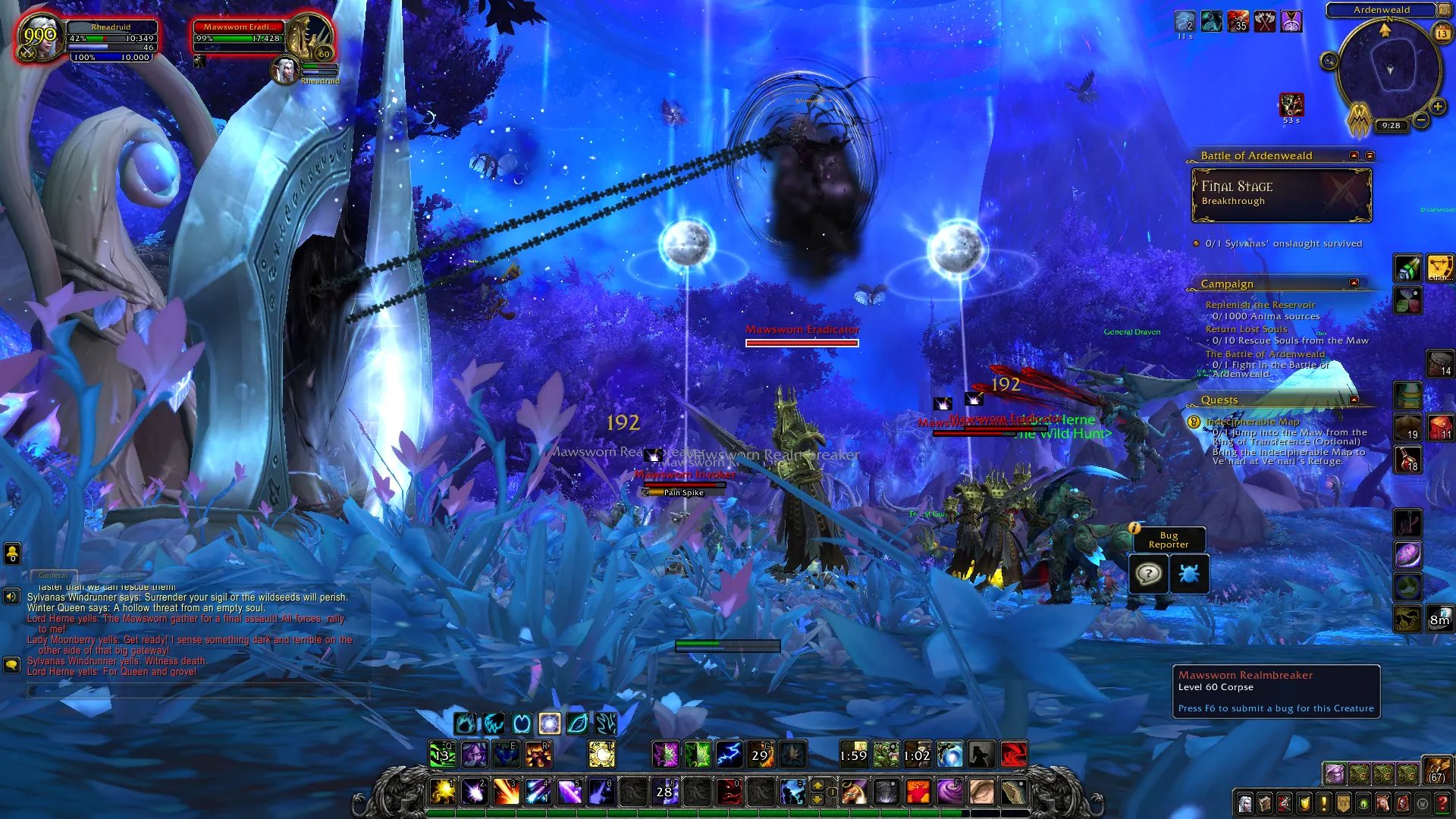Collapse the Quests tracker section
The height and width of the screenshot is (819, 1456).
click(x=1354, y=400)
